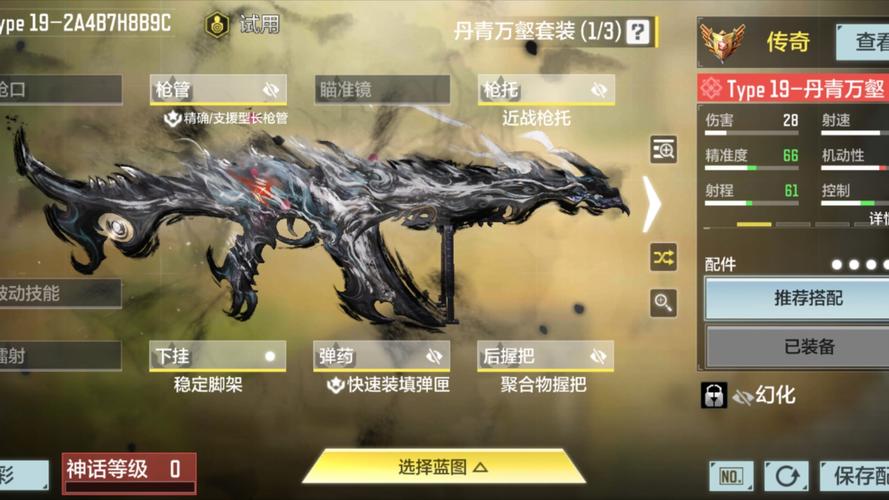
Task: Click the NO. numbering button
Action: (731, 476)
